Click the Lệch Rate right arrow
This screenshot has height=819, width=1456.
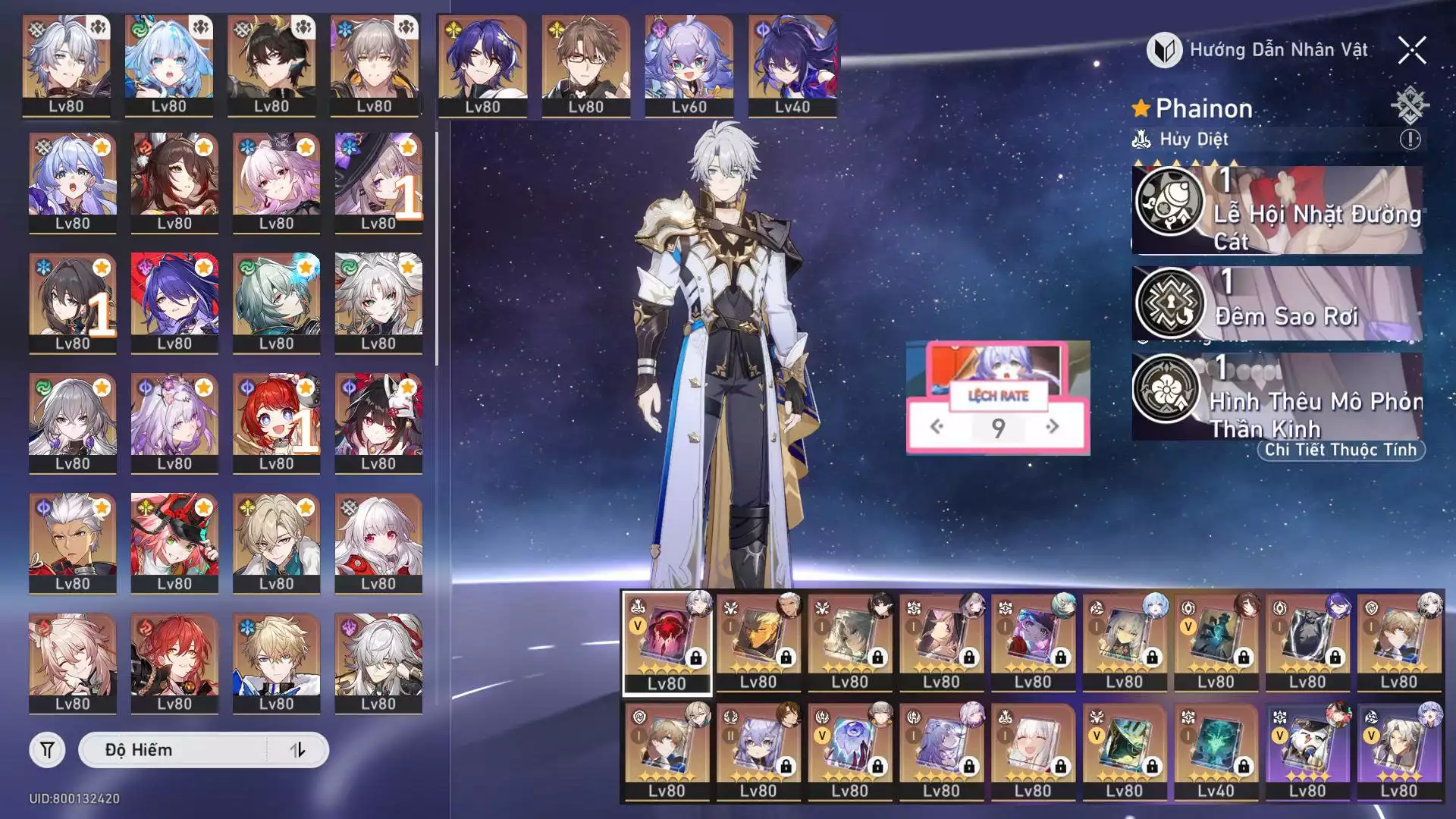click(1052, 427)
